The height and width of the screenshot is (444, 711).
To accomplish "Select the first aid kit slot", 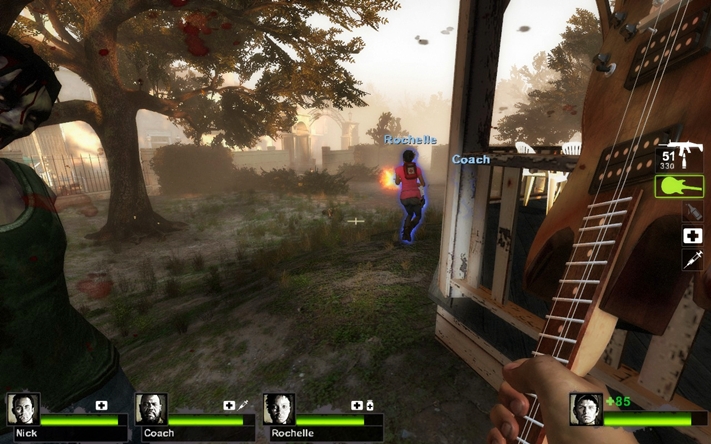I will (692, 236).
